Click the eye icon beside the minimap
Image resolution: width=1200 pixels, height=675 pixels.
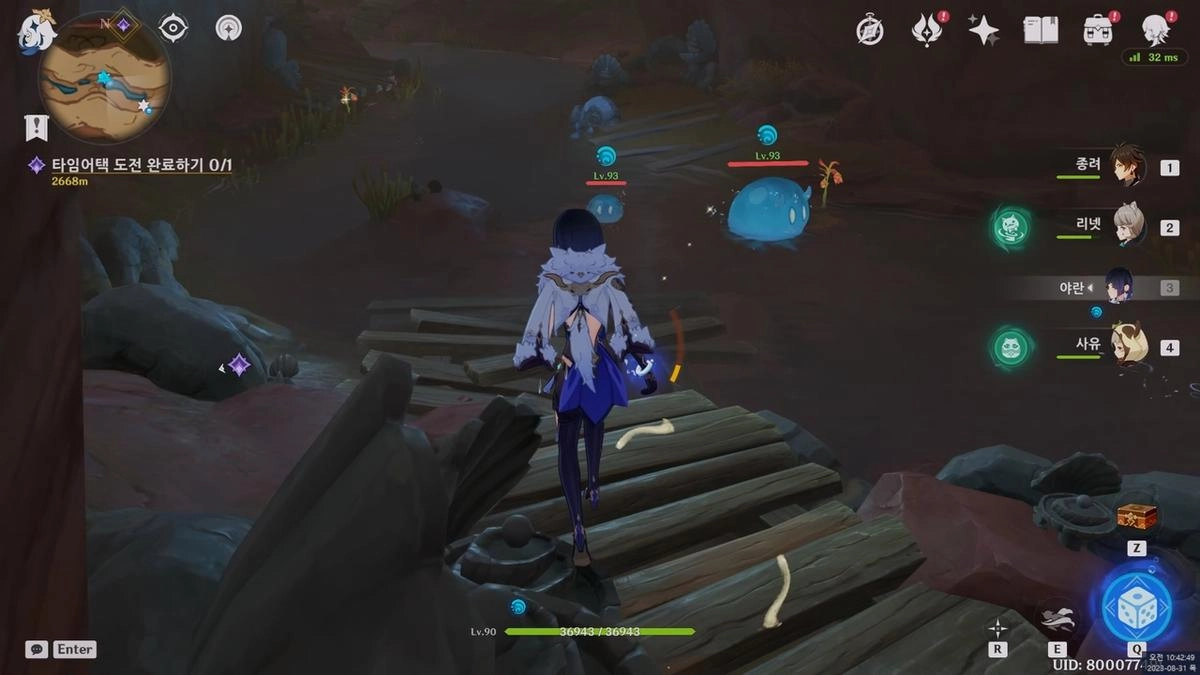click(173, 28)
